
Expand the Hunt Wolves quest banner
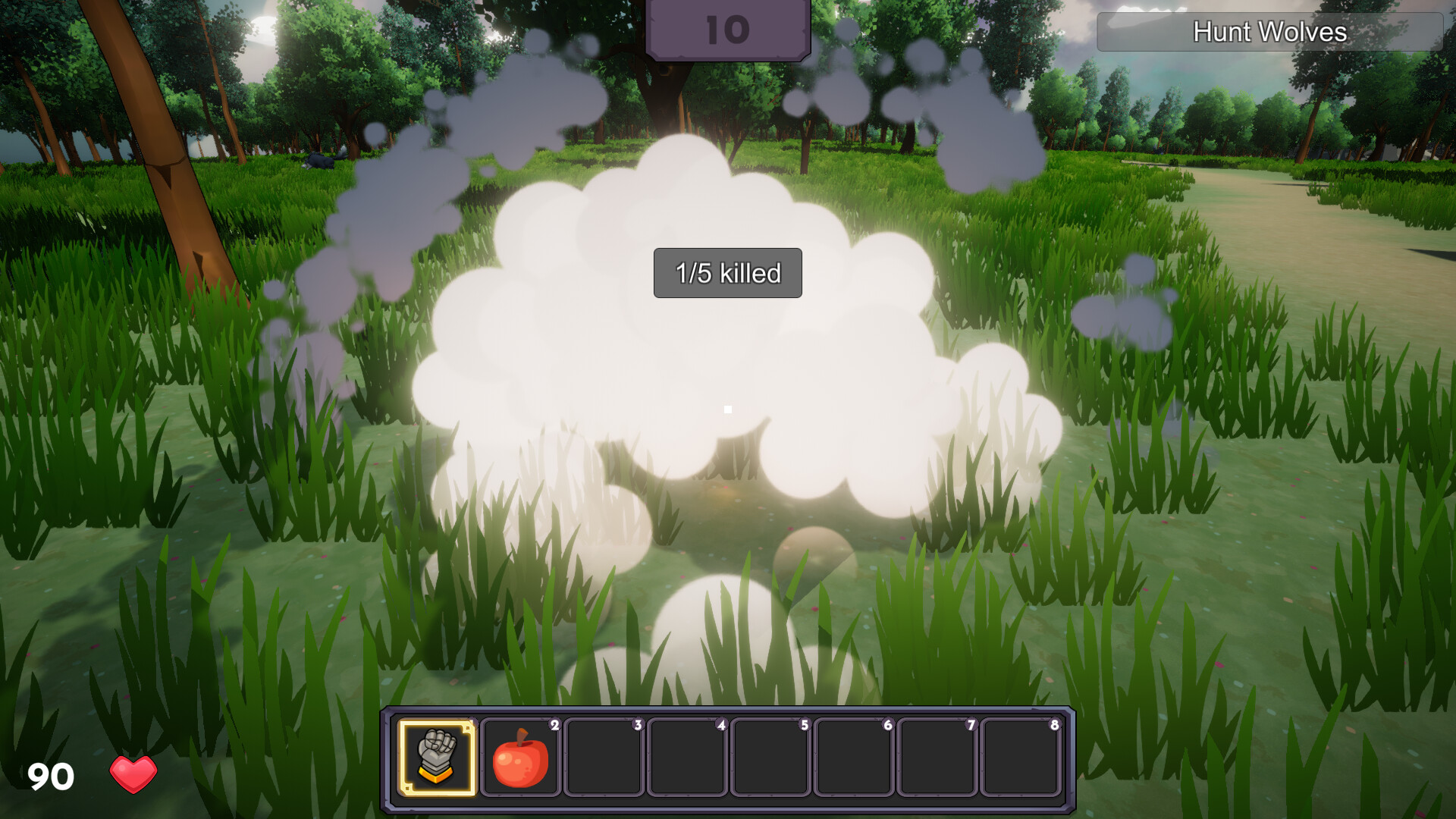click(x=1271, y=33)
